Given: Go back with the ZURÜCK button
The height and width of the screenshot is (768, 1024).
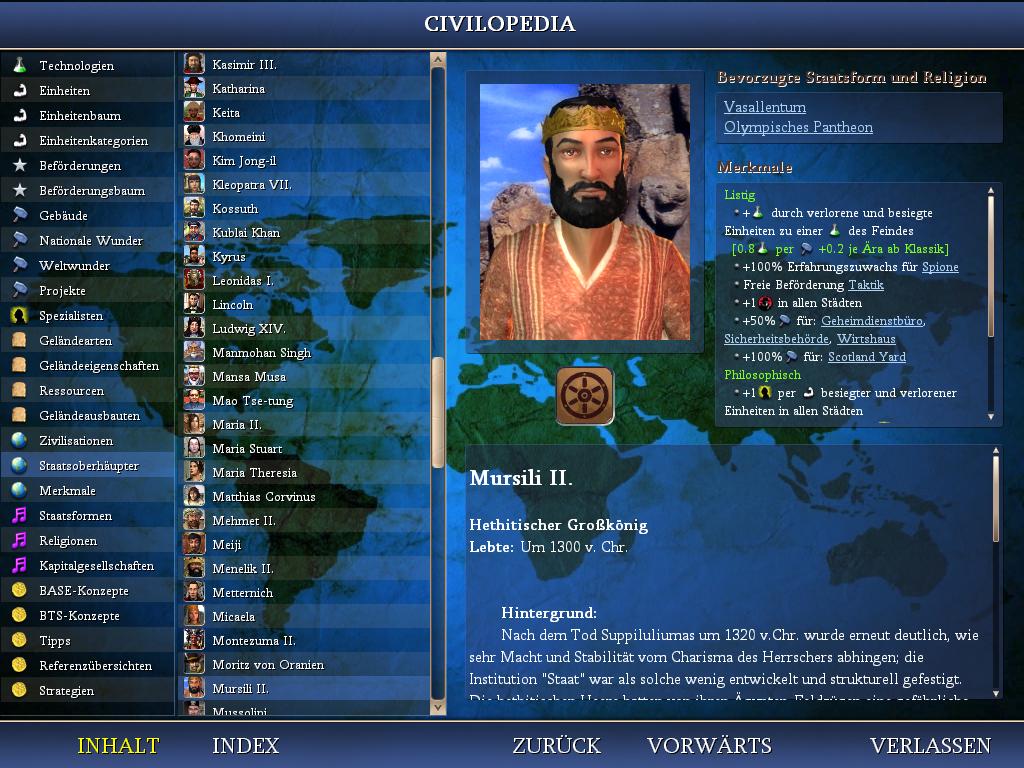Looking at the screenshot, I should tap(556, 746).
